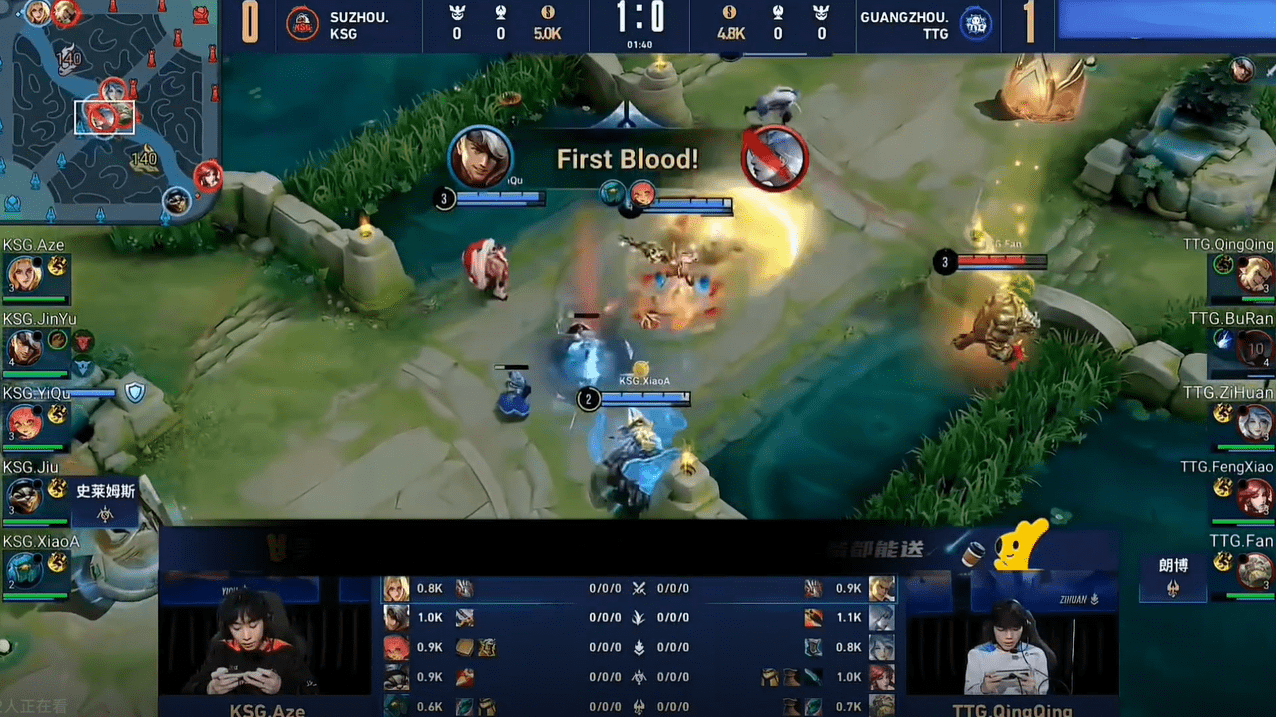The height and width of the screenshot is (717, 1276).
Task: Click the Guangzhou TTG team logo
Action: click(975, 24)
